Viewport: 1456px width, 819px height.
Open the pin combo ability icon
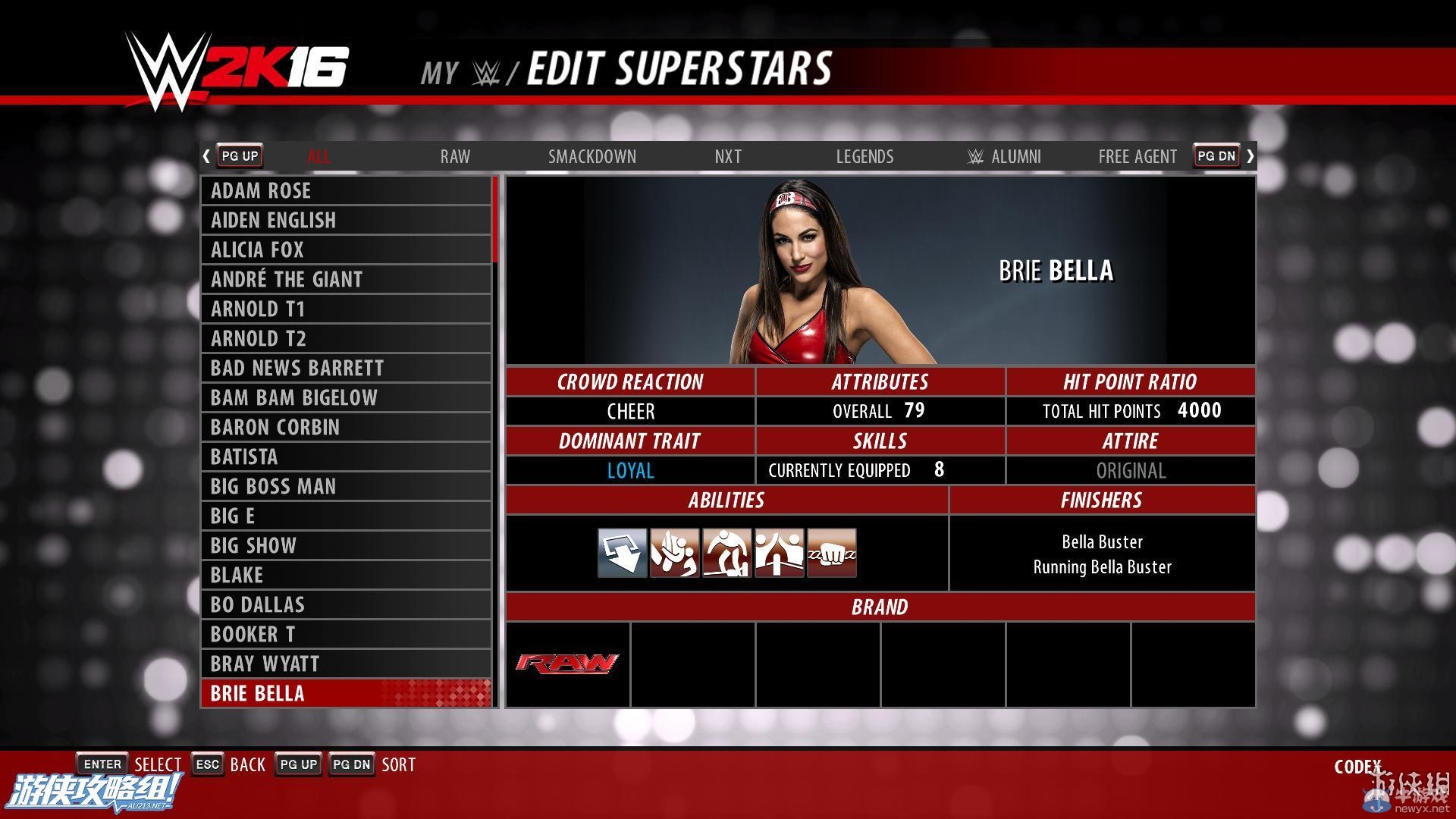click(726, 553)
